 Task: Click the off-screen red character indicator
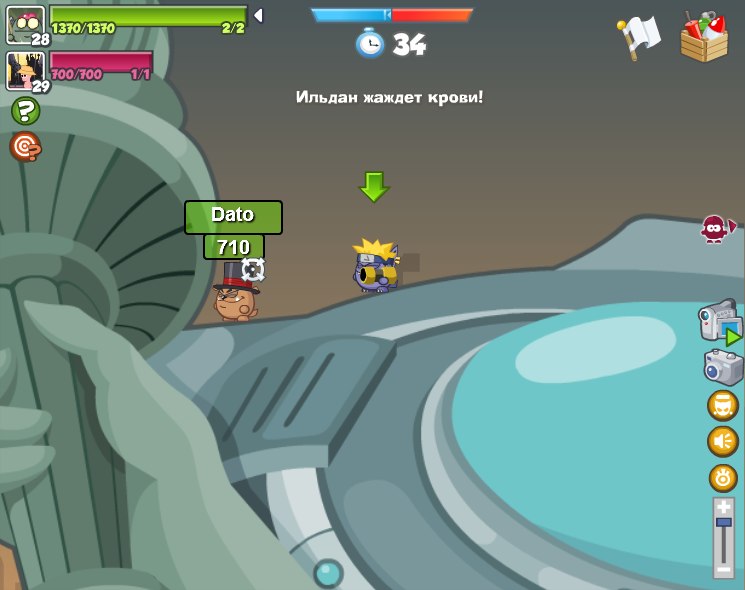coord(716,229)
